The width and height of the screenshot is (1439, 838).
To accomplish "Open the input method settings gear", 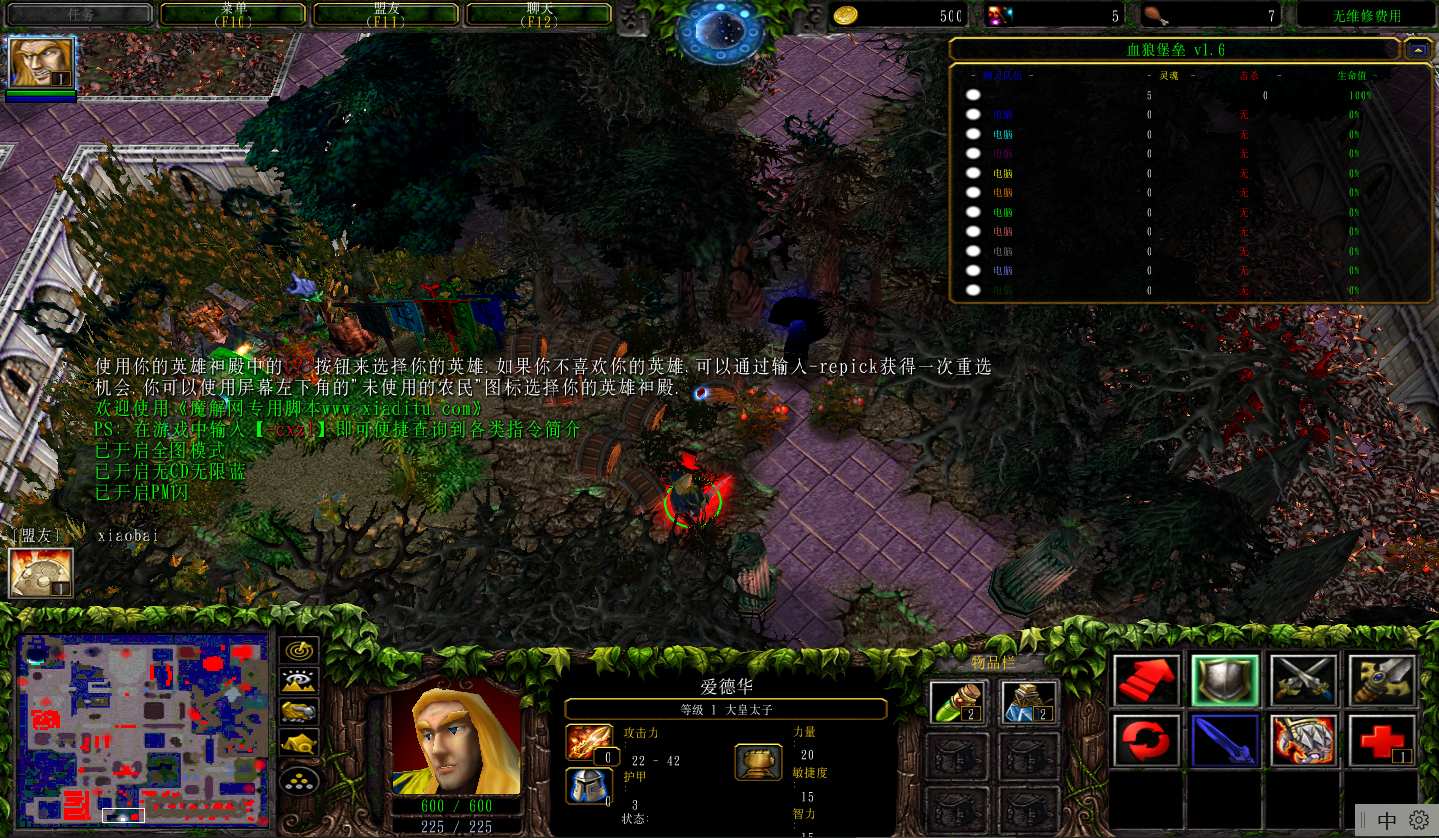I will point(1418,820).
